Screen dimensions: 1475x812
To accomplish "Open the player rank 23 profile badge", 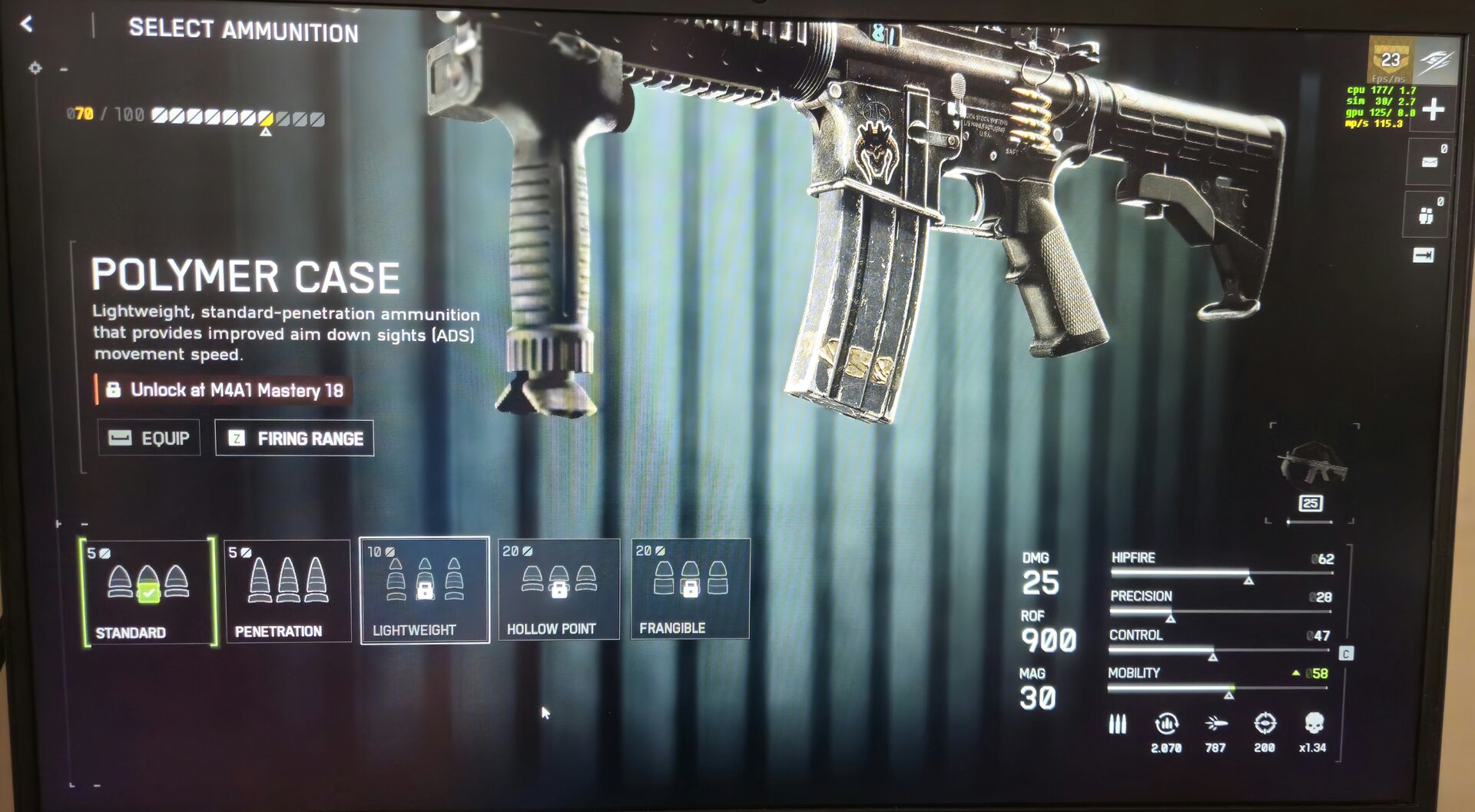I will click(x=1390, y=59).
